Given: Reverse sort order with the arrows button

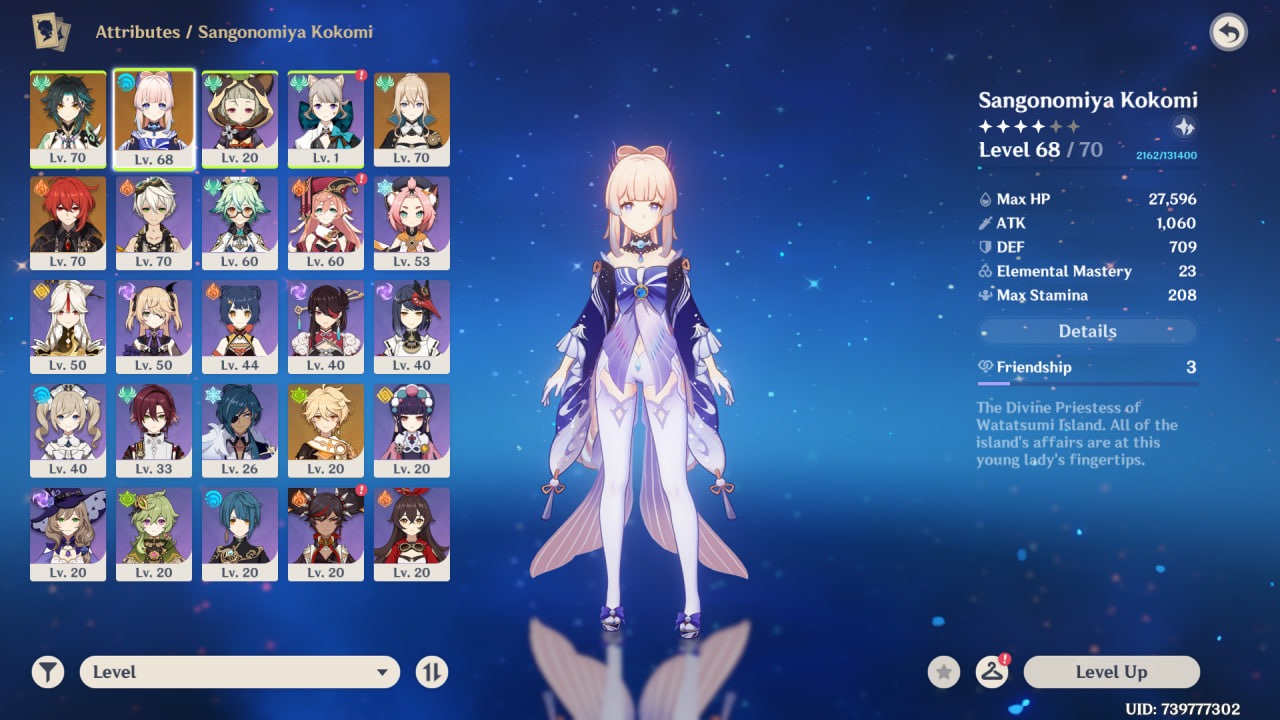Looking at the screenshot, I should 432,672.
